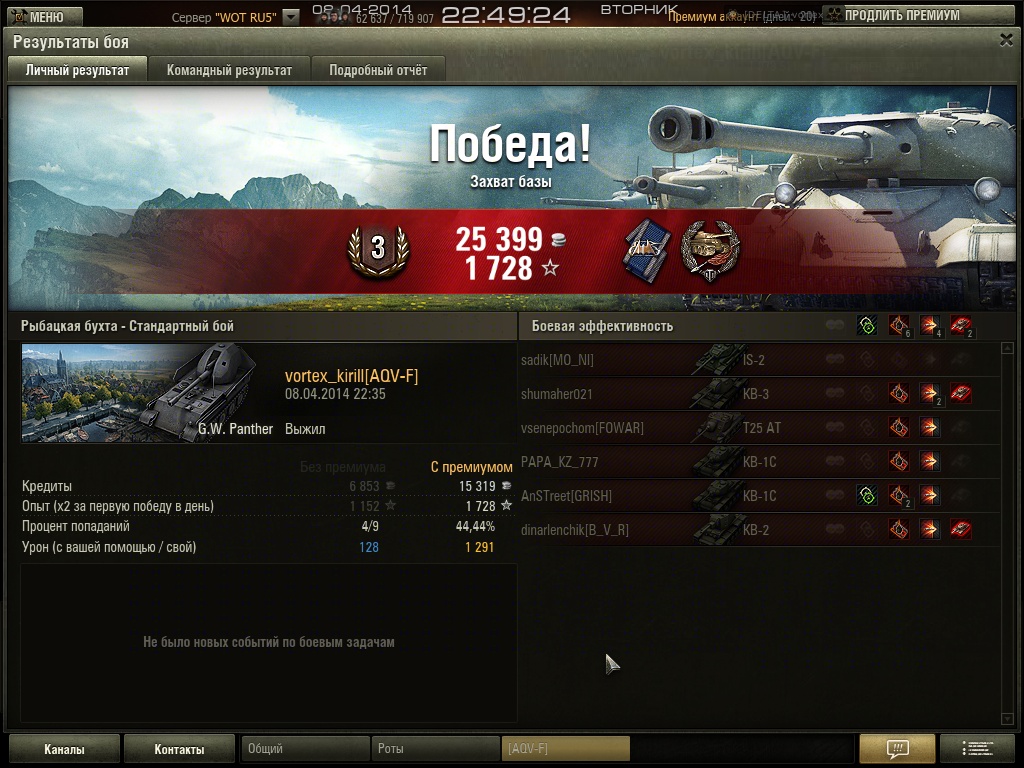Switch to the Личный результат tab
This screenshot has height=768, width=1024.
pyautogui.click(x=77, y=70)
